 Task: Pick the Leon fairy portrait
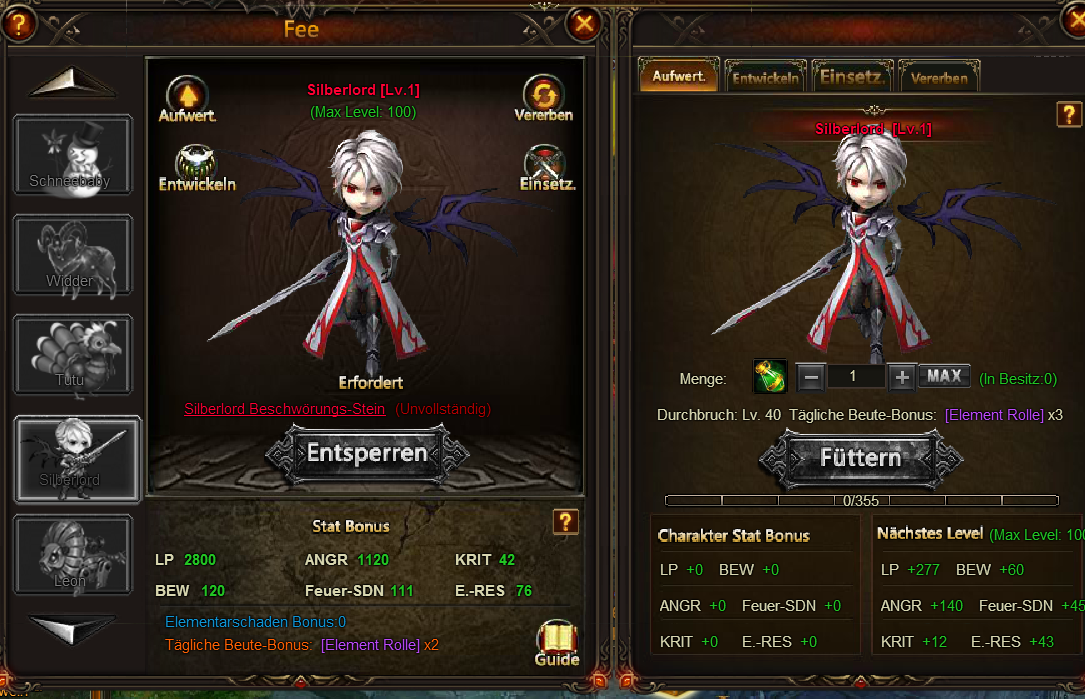click(x=72, y=553)
